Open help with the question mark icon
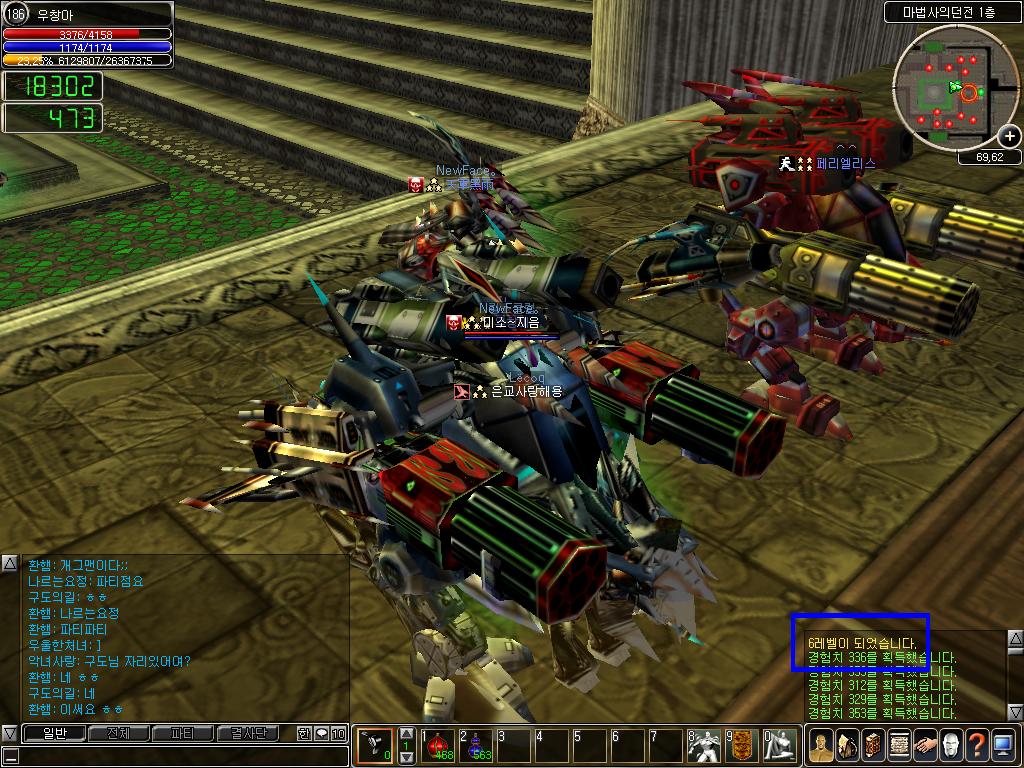This screenshot has width=1024, height=768. click(x=977, y=745)
